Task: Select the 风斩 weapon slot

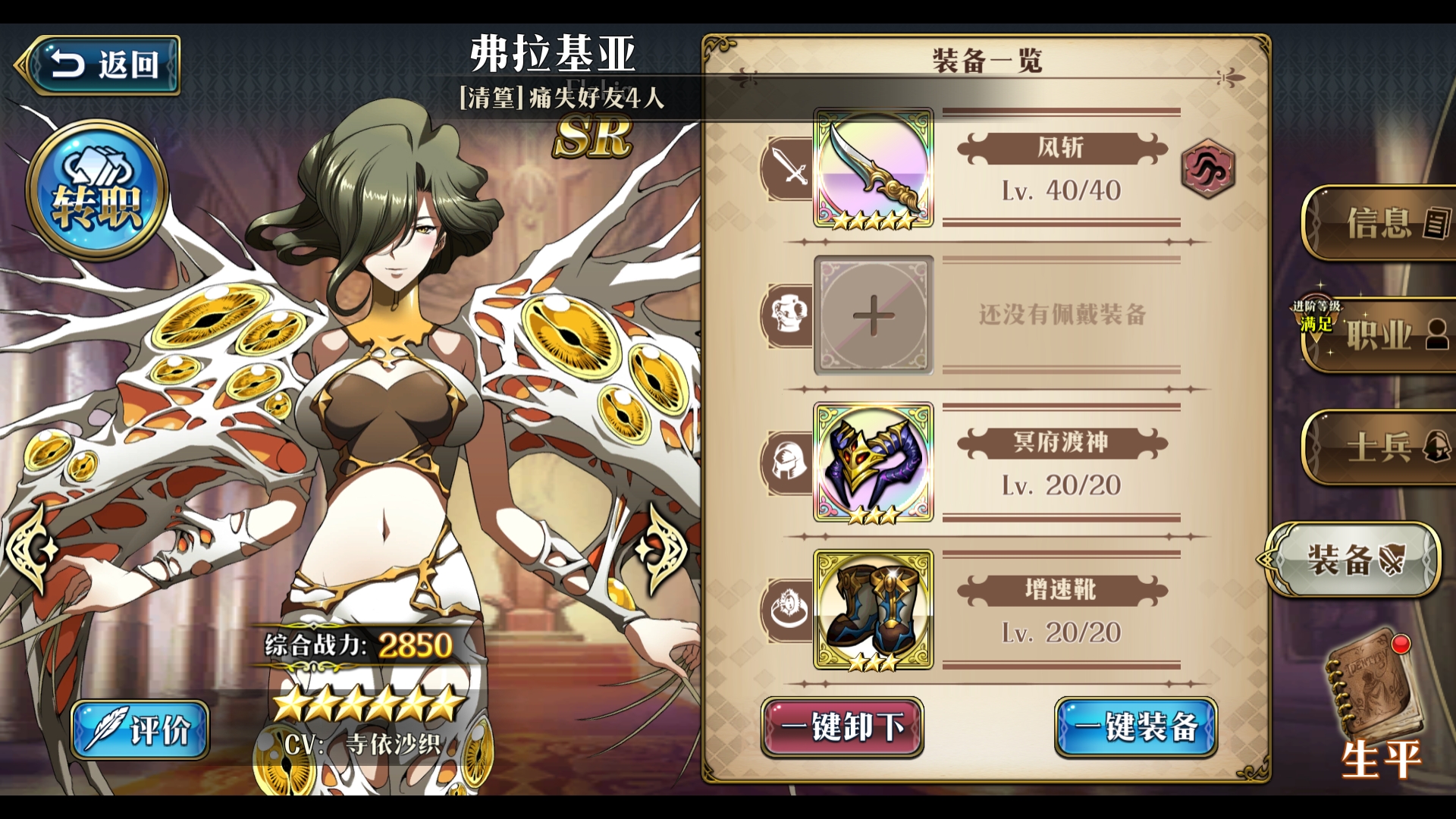Action: [x=873, y=168]
